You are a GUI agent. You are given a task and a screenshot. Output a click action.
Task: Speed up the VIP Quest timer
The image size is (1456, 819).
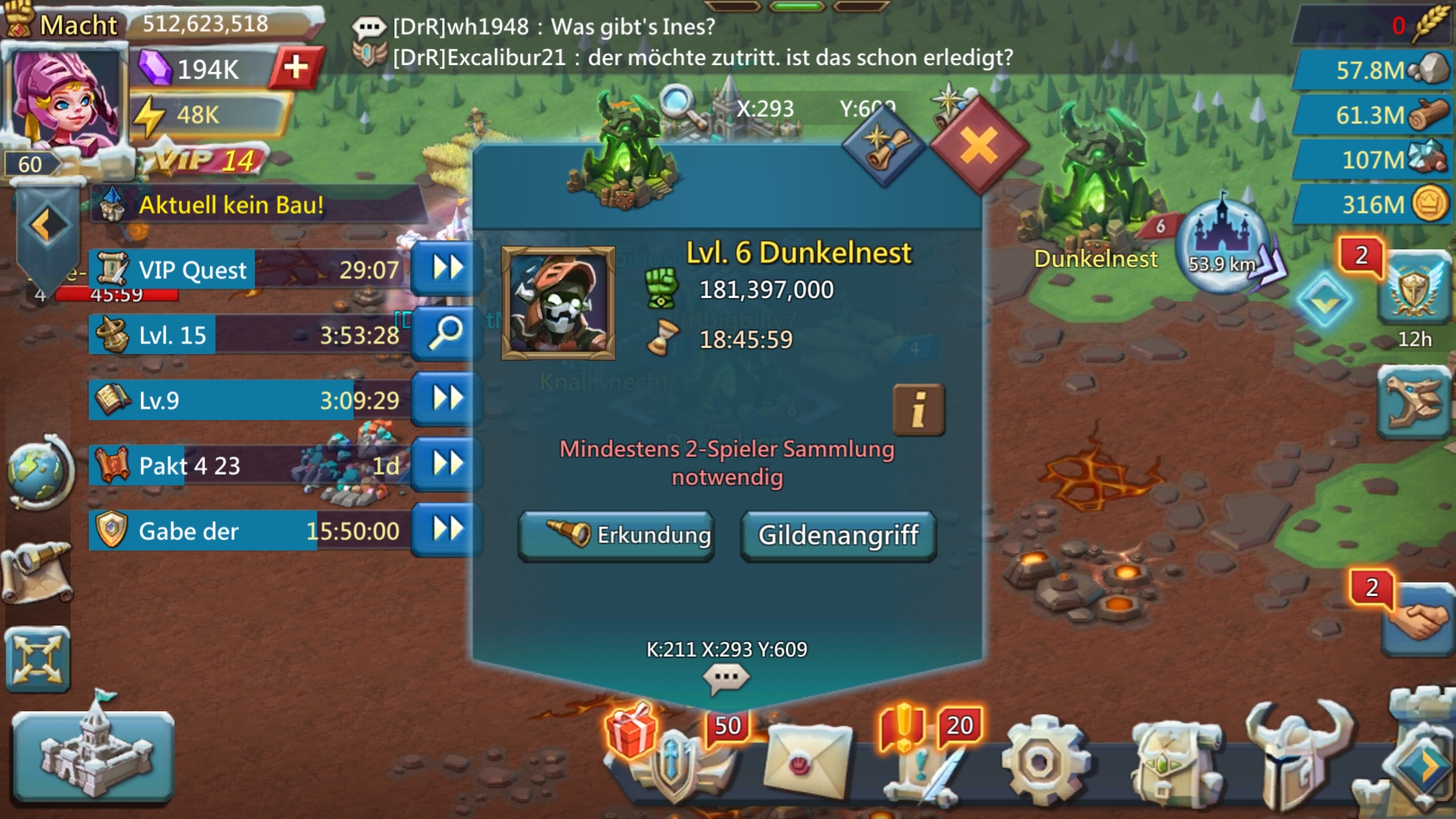tap(447, 268)
